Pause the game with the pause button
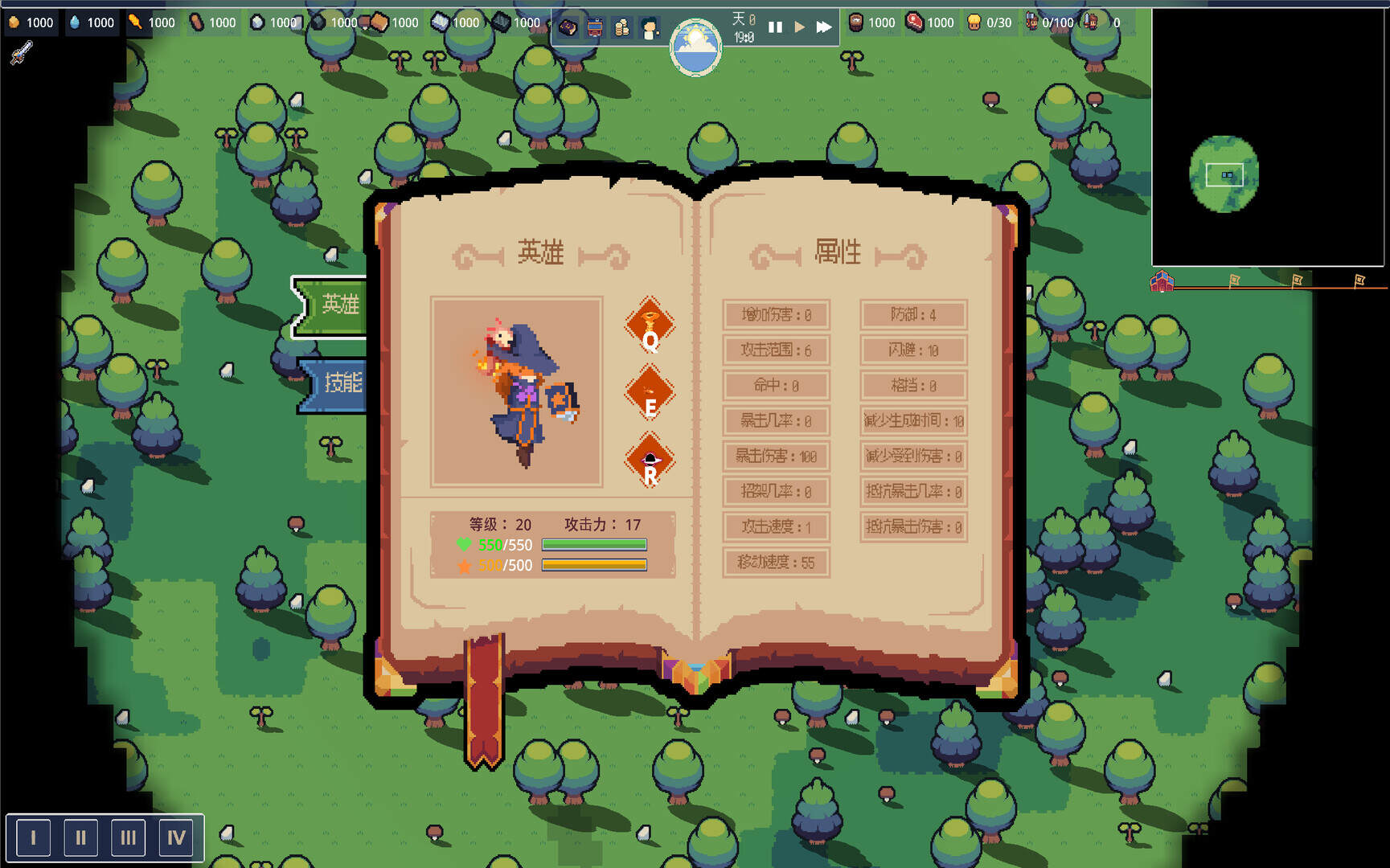This screenshot has height=868, width=1390. click(774, 27)
